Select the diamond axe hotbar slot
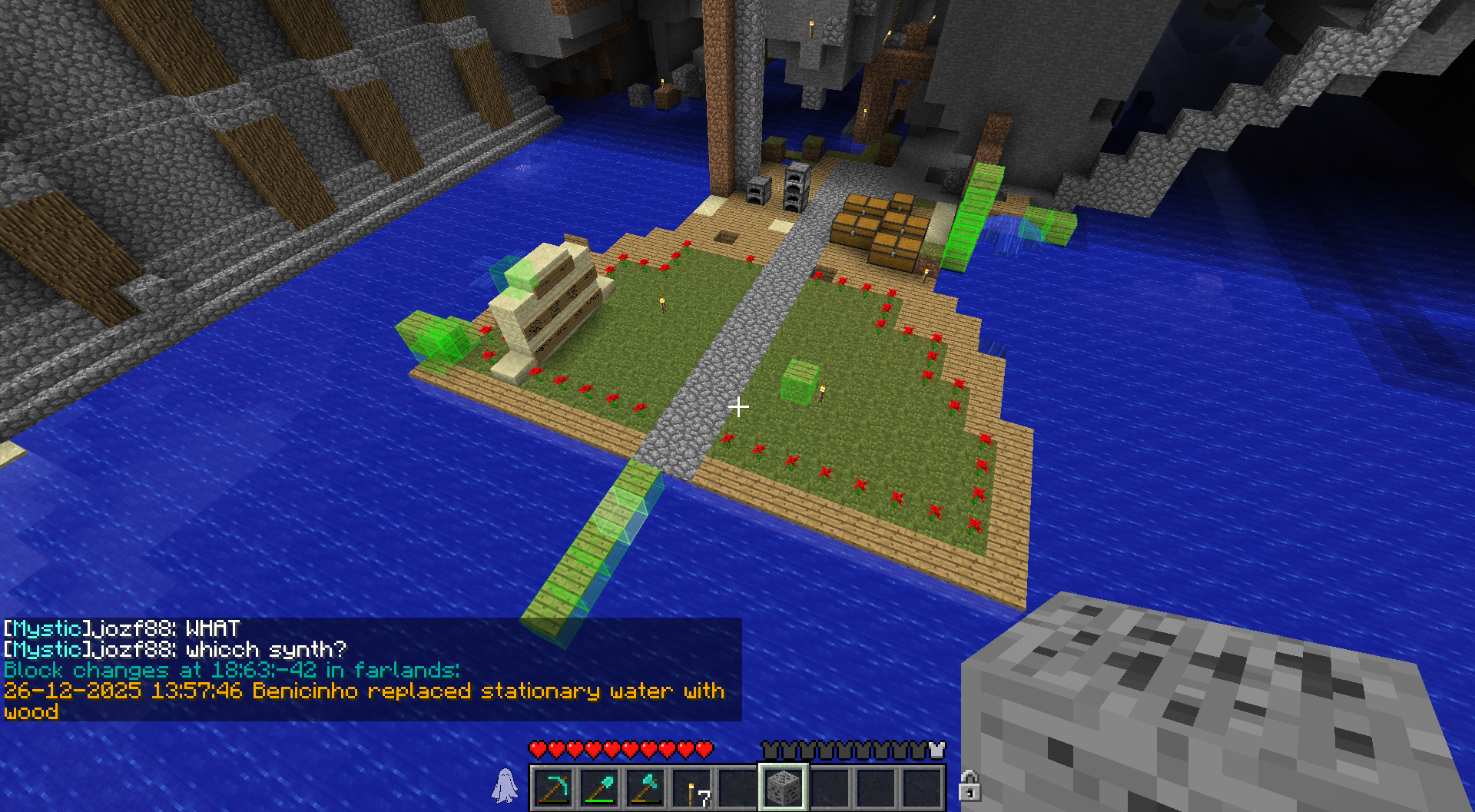The width and height of the screenshot is (1475, 812). (x=645, y=787)
